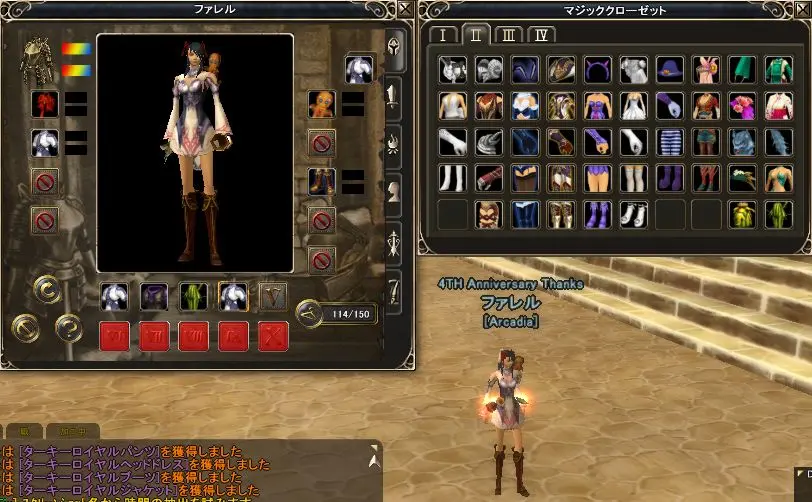Select the equipped brown boots slot
The image size is (812, 502).
322,182
